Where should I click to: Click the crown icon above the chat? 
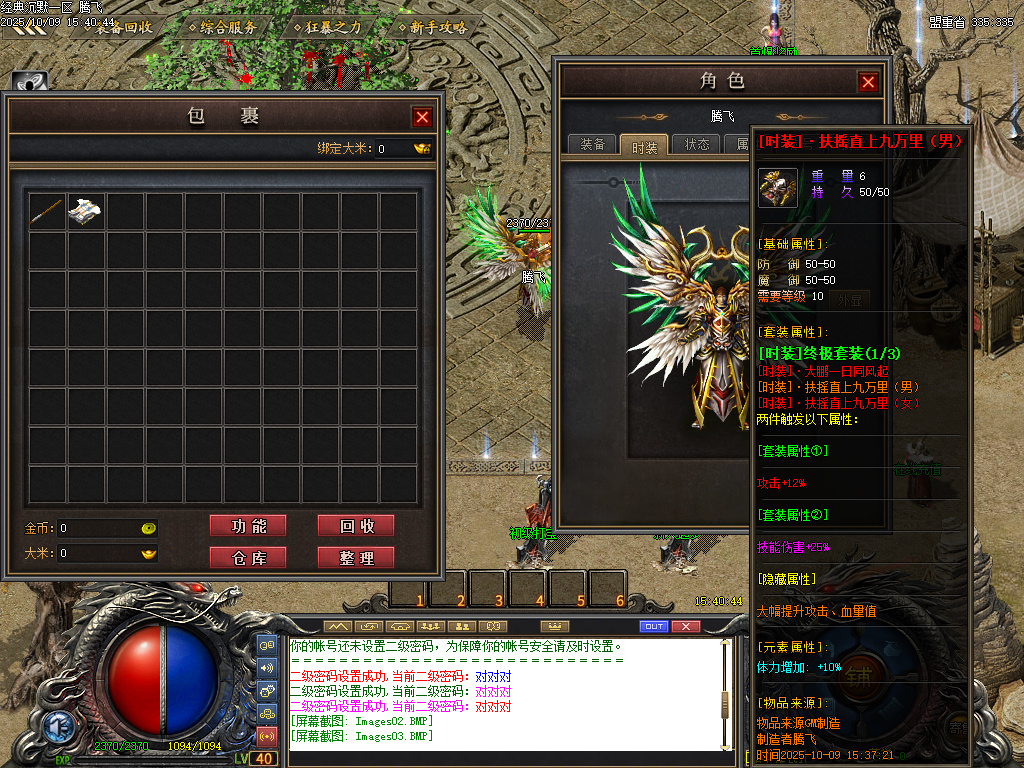pyautogui.click(x=547, y=626)
